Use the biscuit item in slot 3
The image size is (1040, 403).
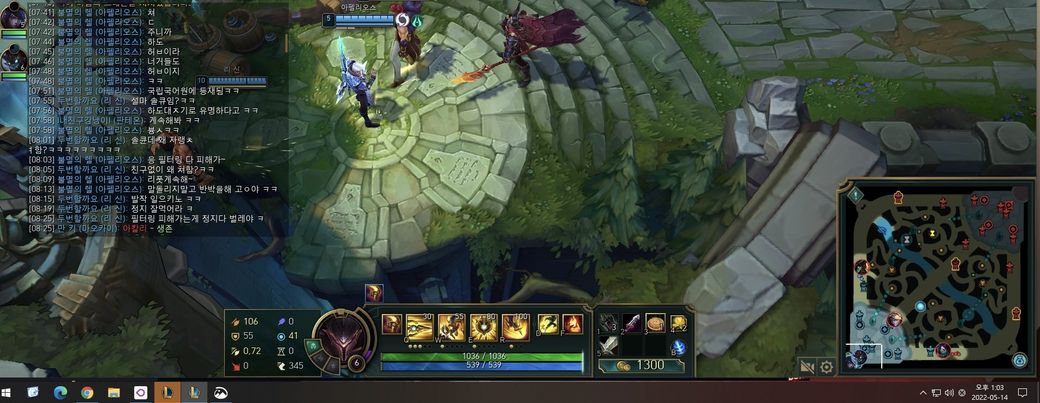pos(655,323)
